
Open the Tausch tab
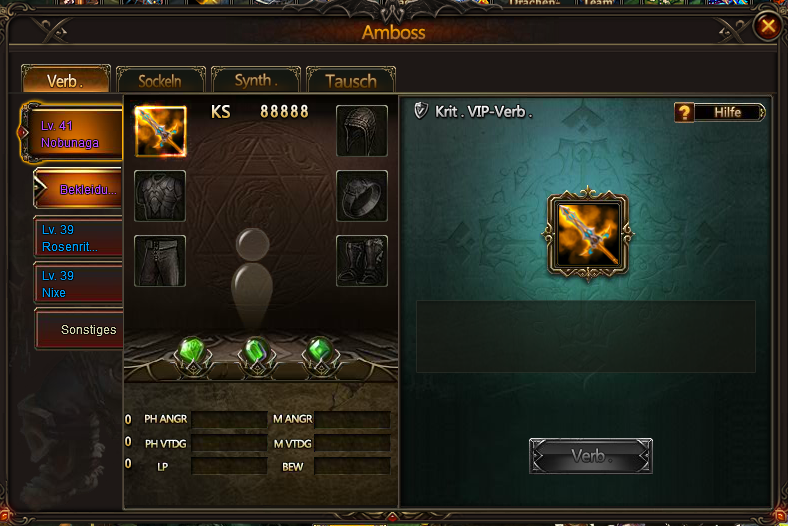pos(351,81)
